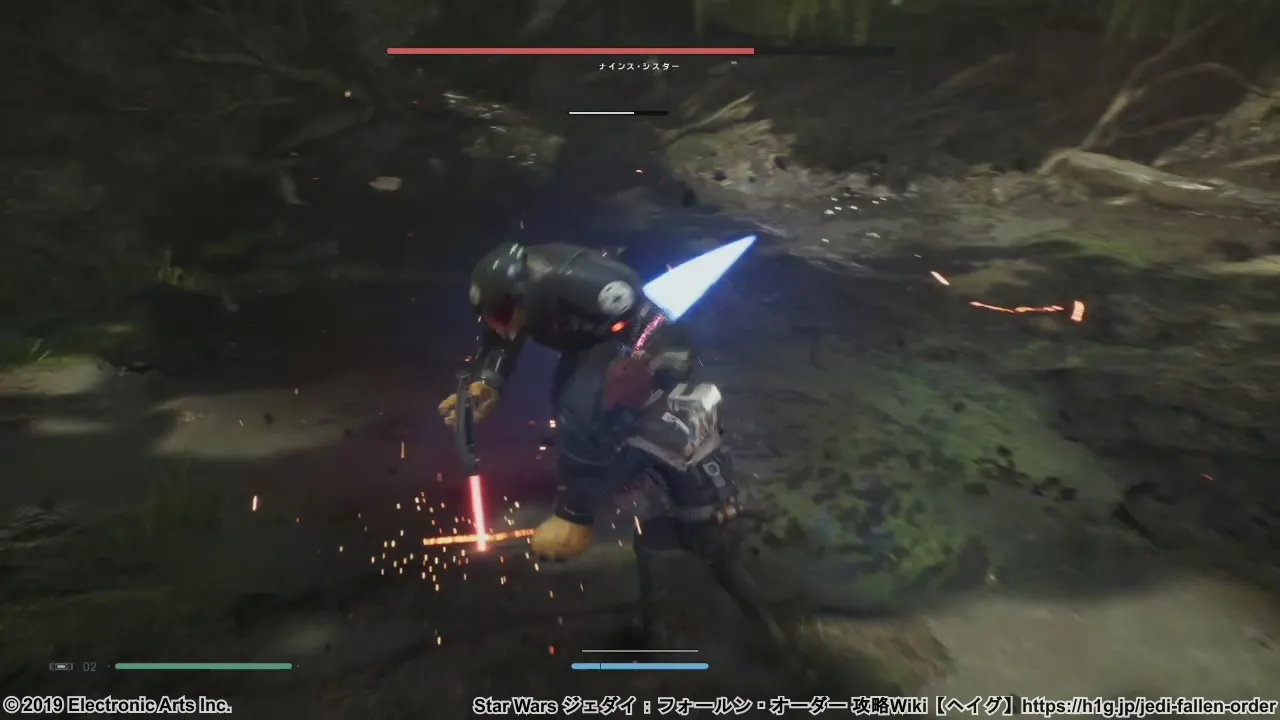Select the stim canister icon
The image size is (1280, 720).
[x=61, y=666]
